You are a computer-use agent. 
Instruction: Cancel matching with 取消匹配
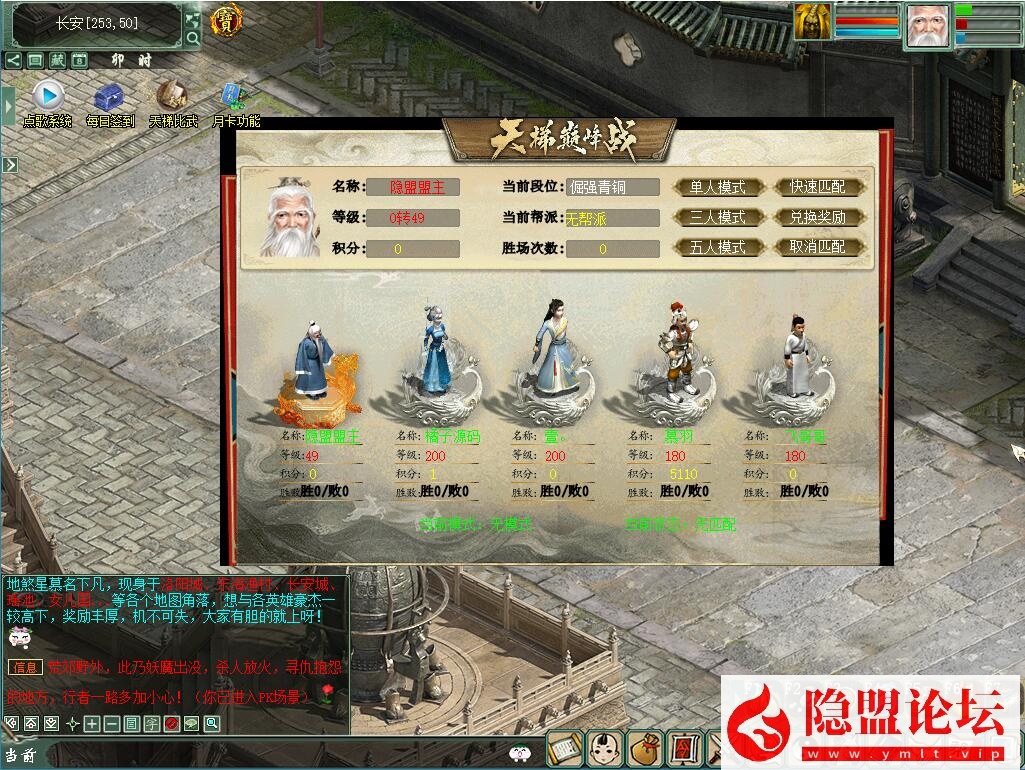(817, 247)
